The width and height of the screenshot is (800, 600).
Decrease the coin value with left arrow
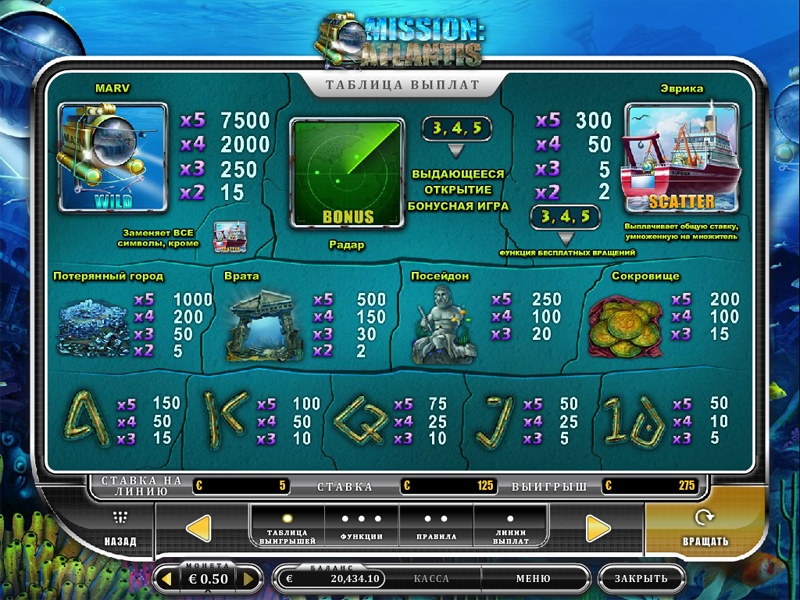coord(166,579)
